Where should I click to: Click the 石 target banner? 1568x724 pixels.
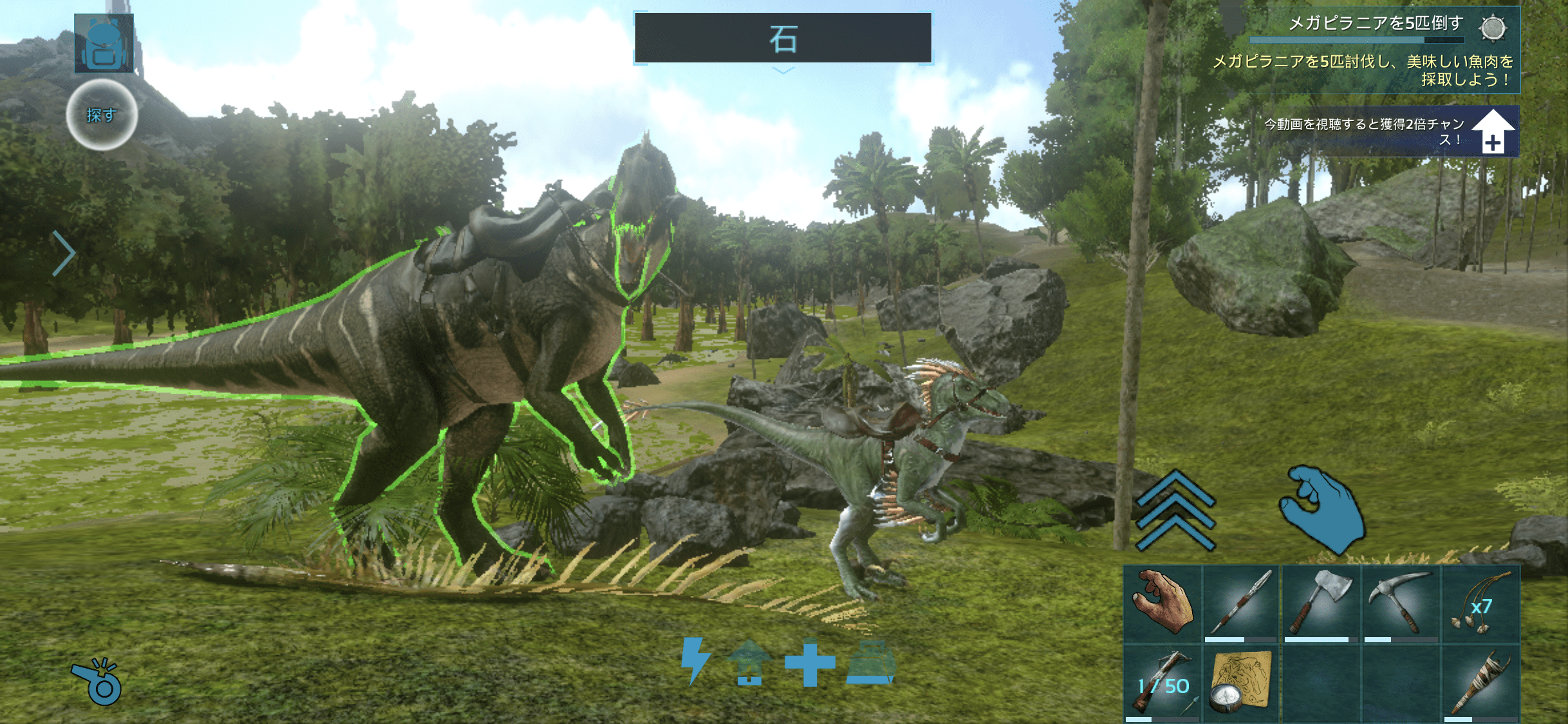point(783,38)
